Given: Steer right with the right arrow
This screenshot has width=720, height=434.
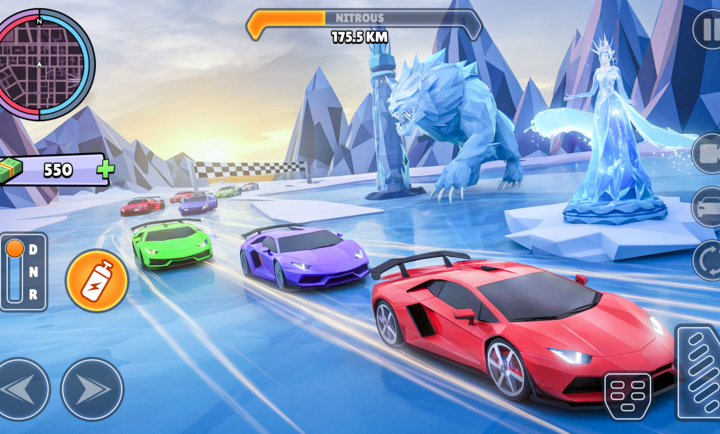Looking at the screenshot, I should point(92,389).
